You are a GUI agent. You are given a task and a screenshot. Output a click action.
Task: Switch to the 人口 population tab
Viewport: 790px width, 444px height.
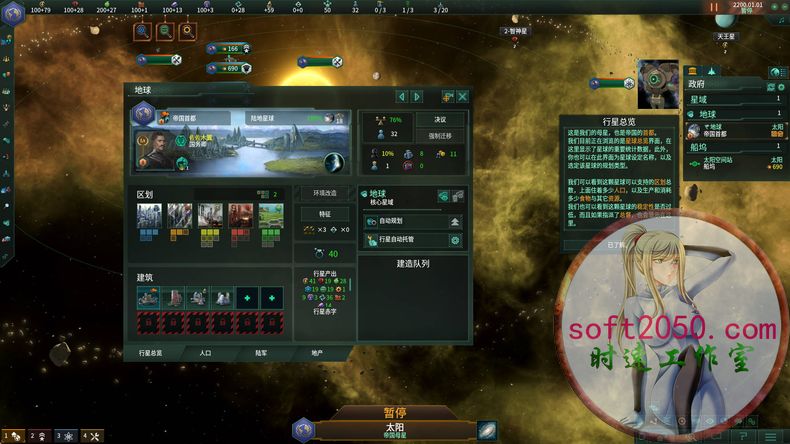(206, 353)
